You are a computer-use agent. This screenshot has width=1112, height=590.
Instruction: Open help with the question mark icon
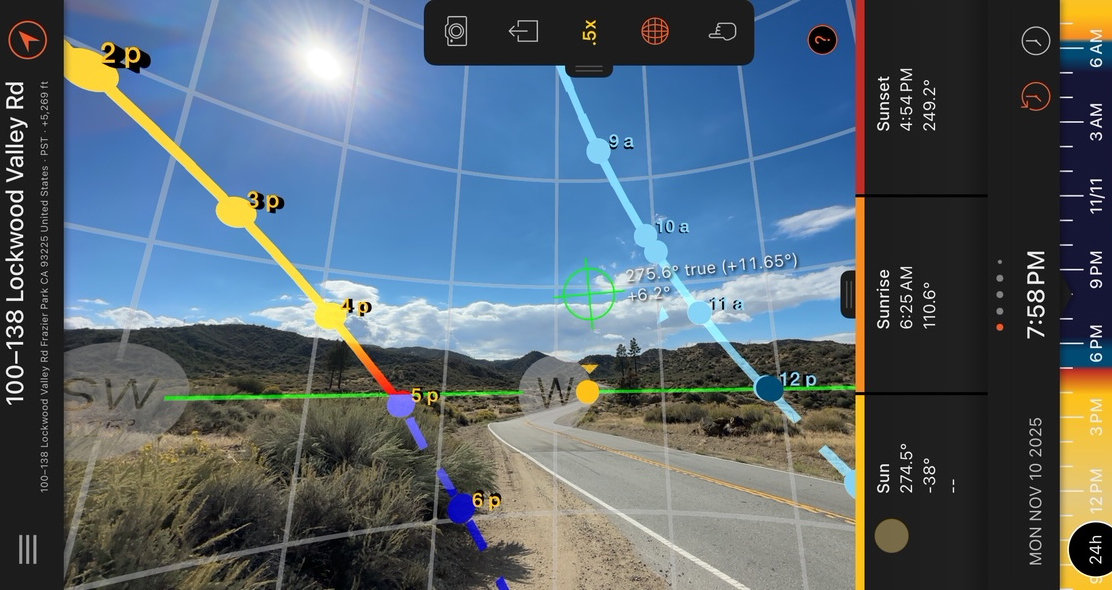822,40
